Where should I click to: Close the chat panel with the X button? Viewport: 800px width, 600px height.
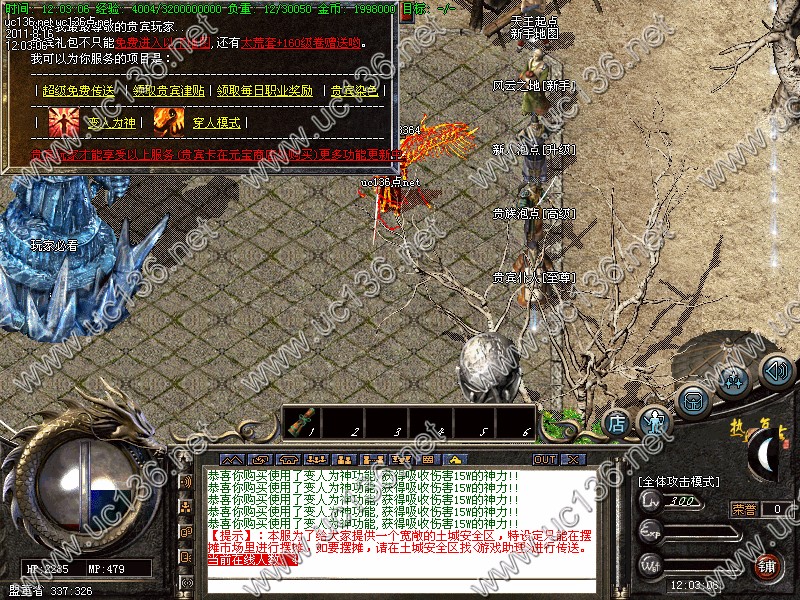573,460
